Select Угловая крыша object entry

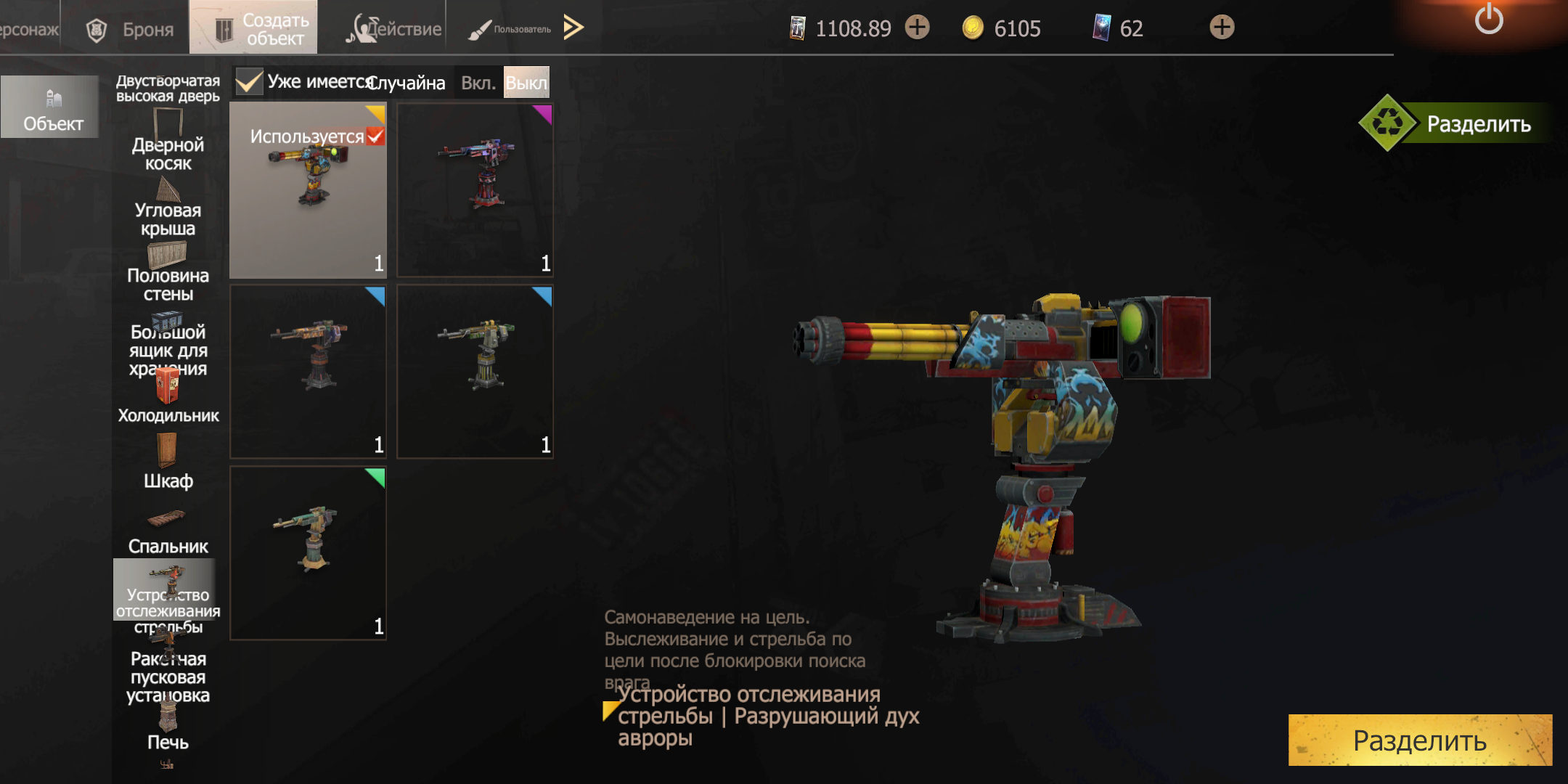pyautogui.click(x=168, y=211)
